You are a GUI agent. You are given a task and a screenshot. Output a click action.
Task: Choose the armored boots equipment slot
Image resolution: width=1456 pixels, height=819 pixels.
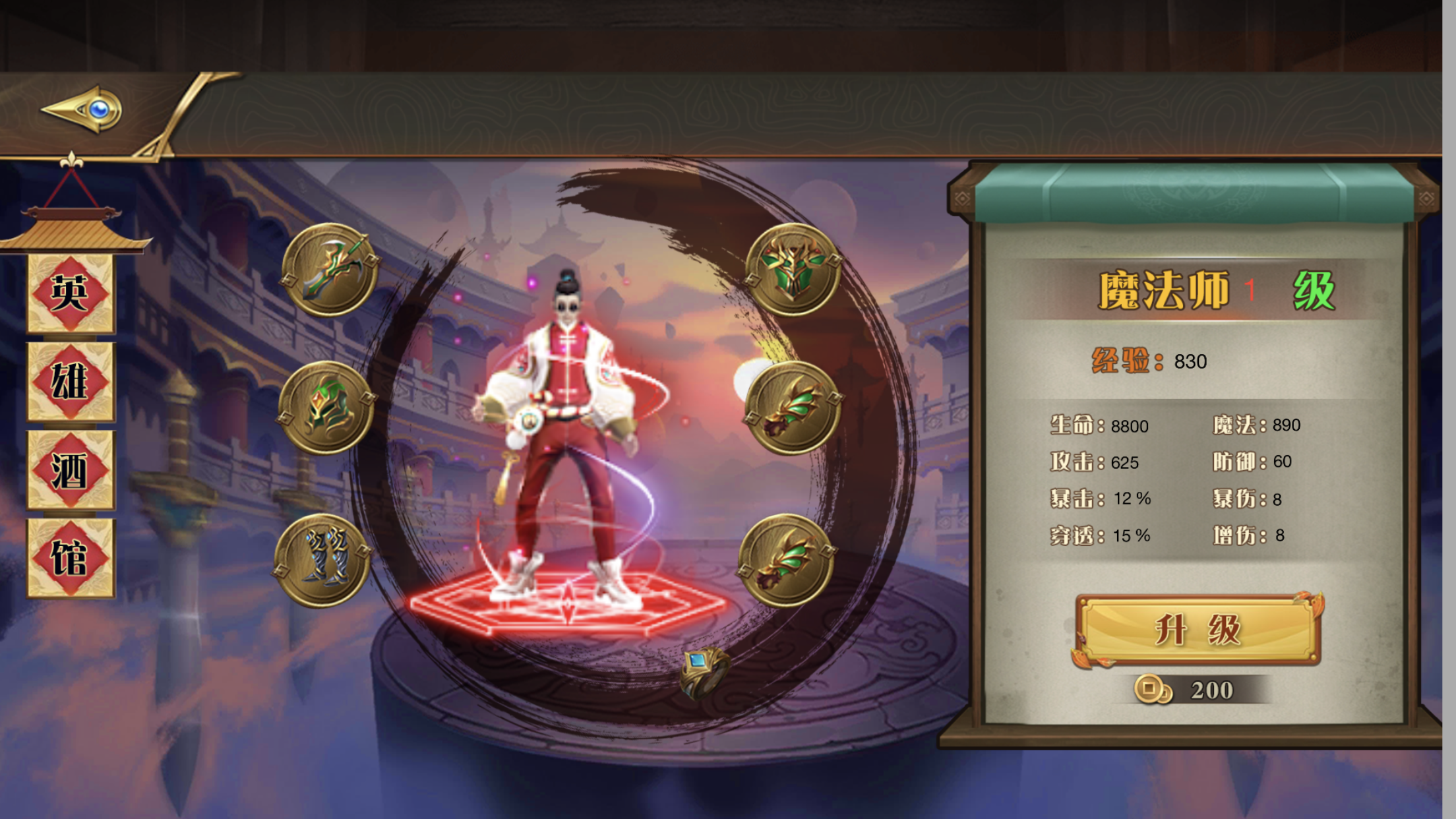(x=323, y=561)
